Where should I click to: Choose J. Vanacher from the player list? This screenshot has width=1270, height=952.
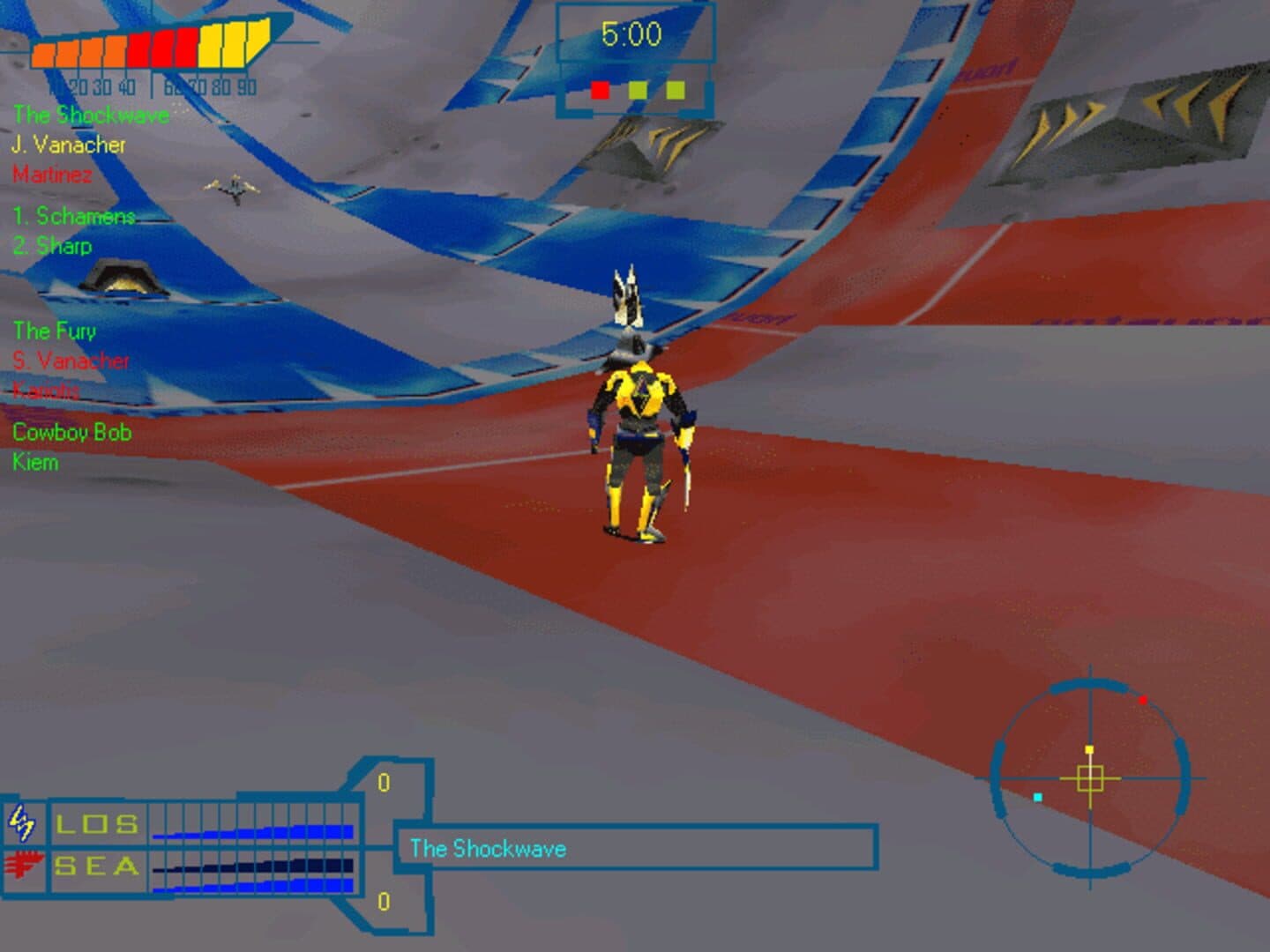point(69,145)
